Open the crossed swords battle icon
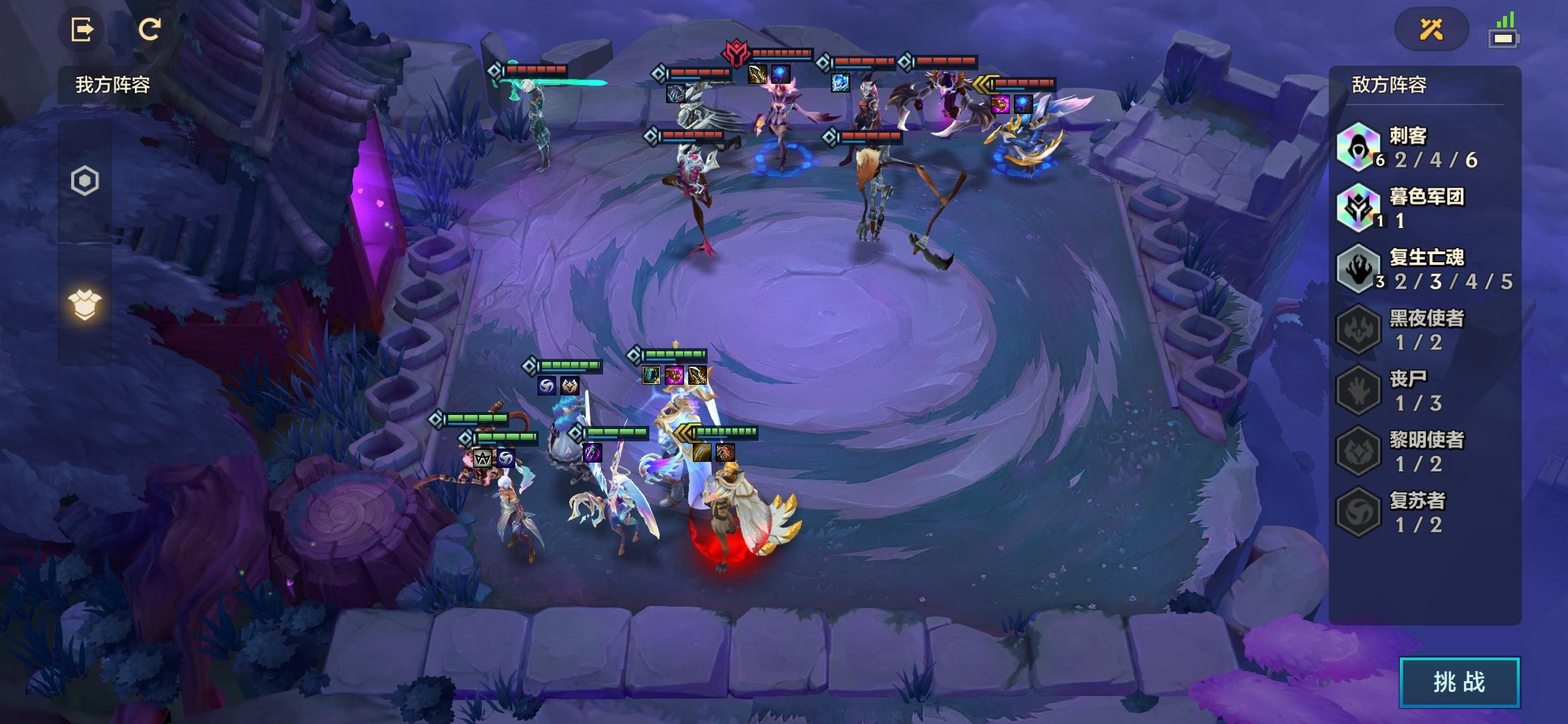 tap(1431, 29)
